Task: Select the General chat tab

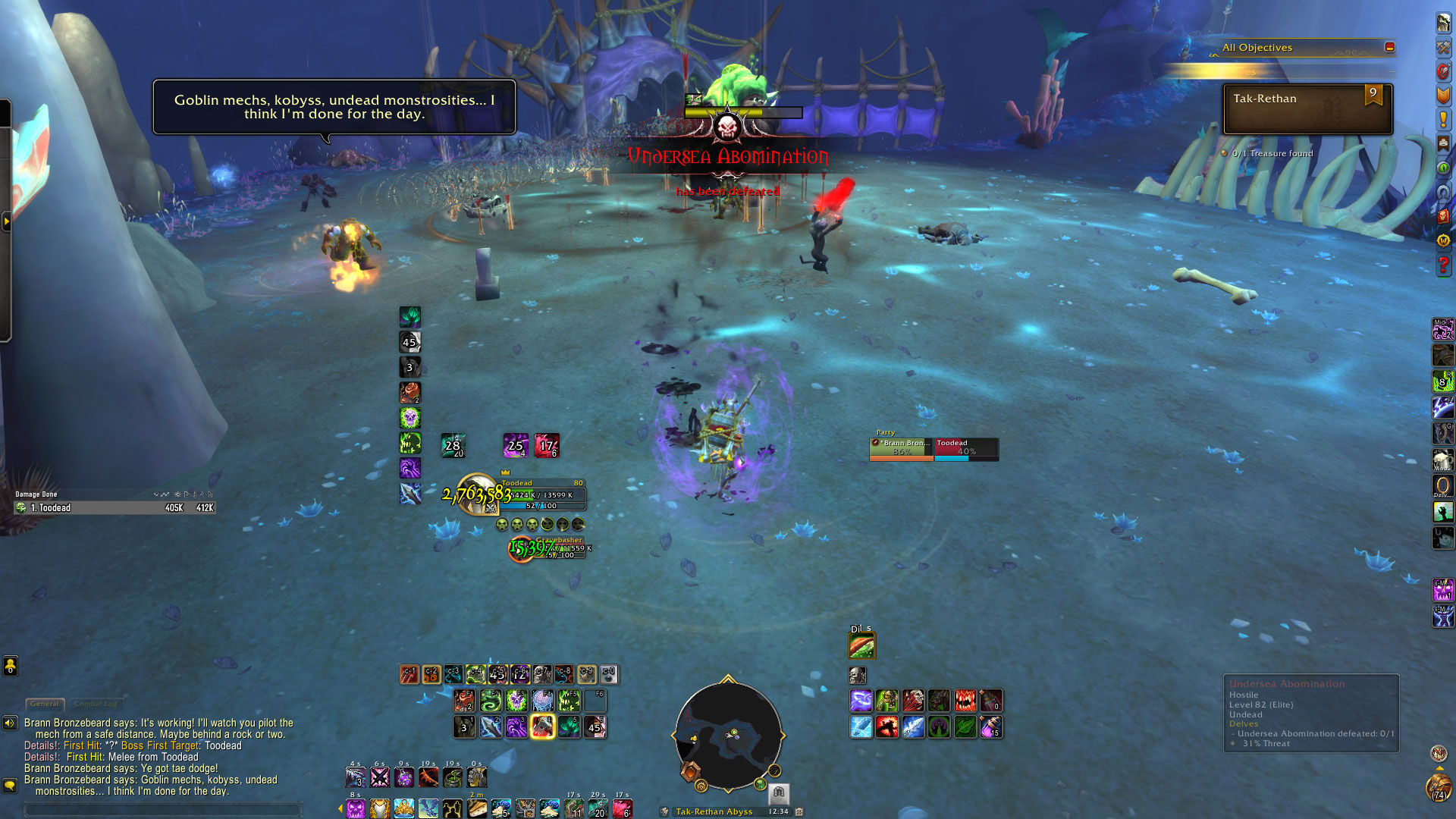Action: click(45, 704)
